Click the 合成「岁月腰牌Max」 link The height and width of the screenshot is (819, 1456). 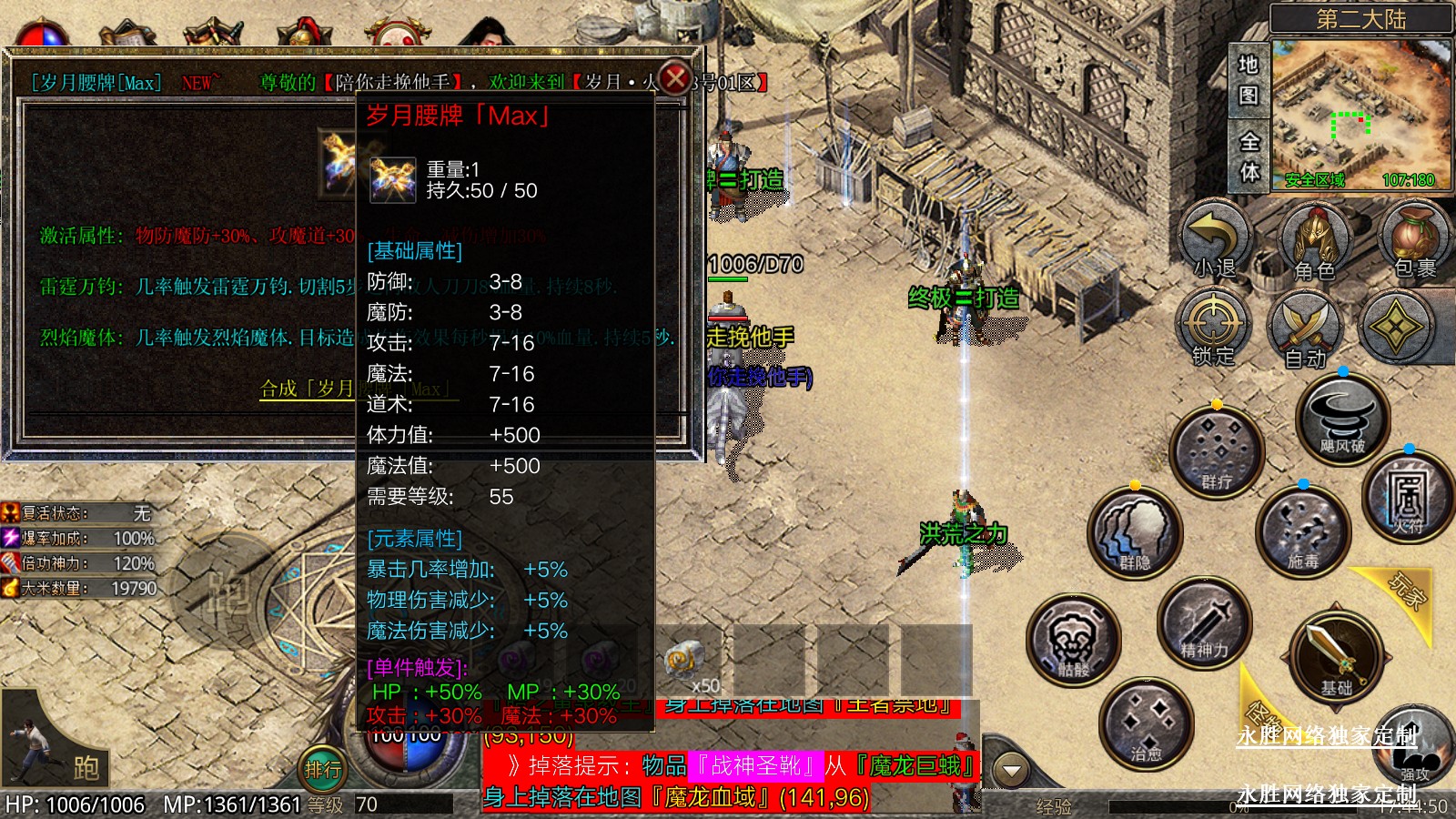(x=308, y=389)
